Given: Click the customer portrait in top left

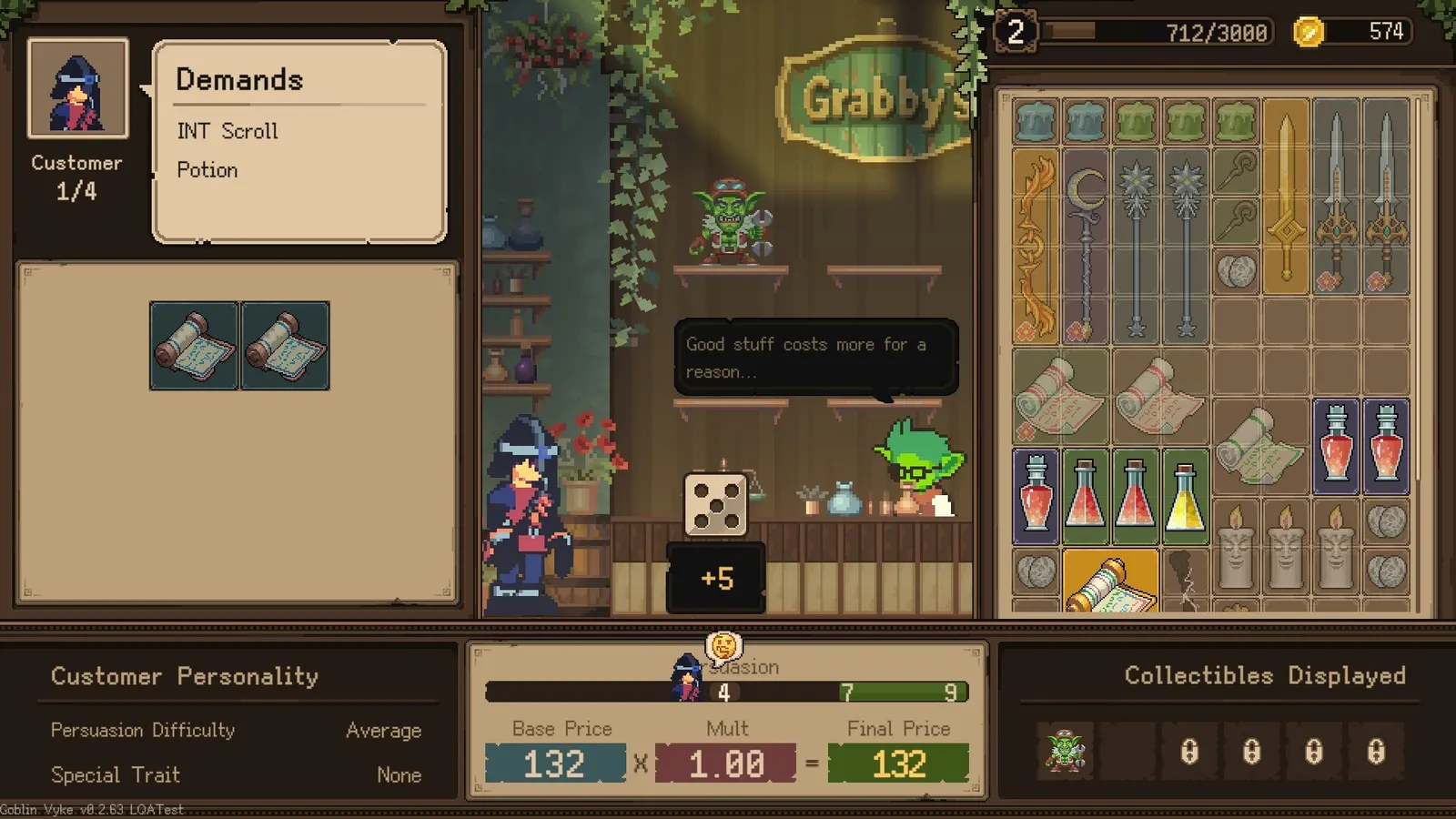Looking at the screenshot, I should (x=77, y=86).
